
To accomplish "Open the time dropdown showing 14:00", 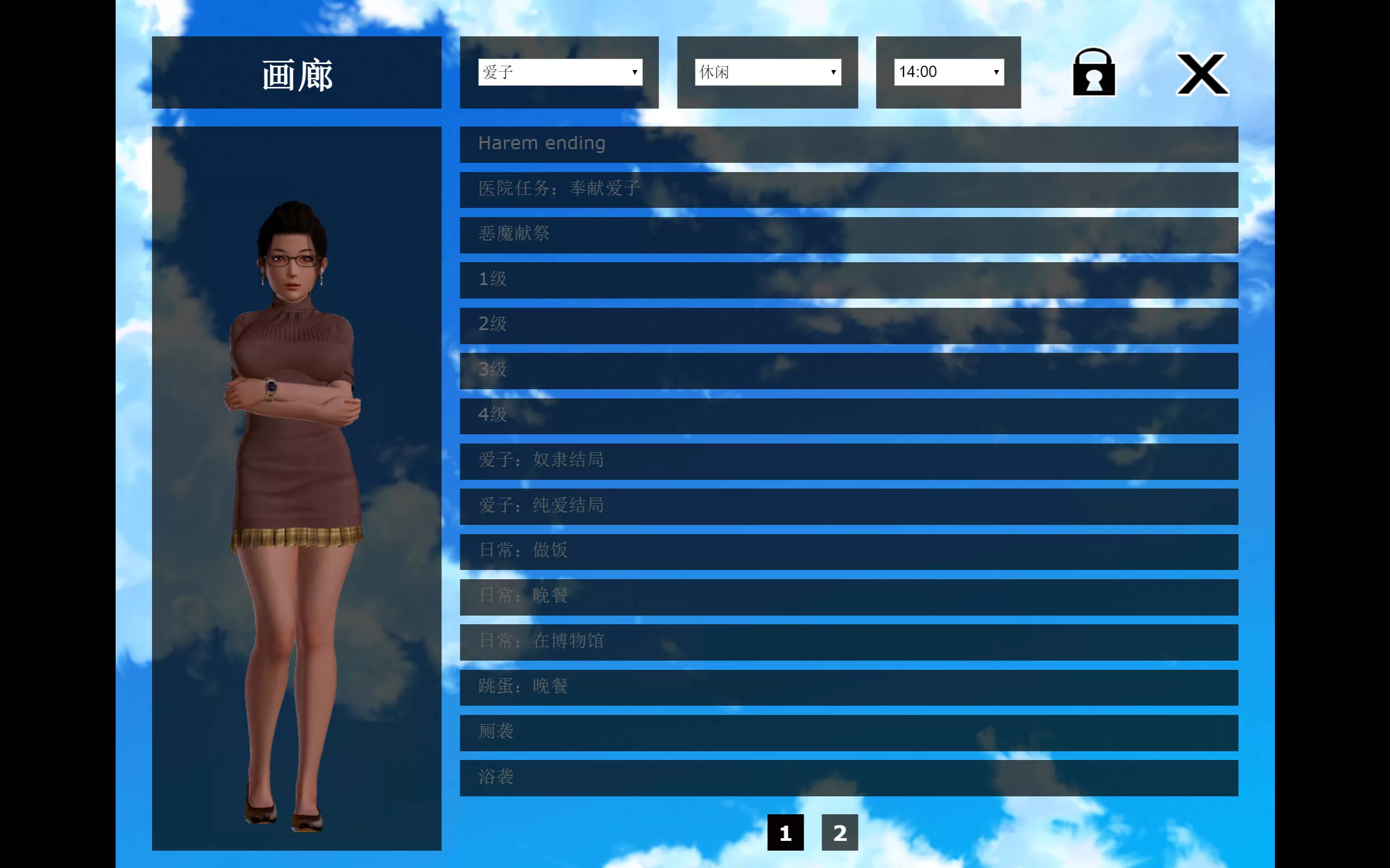I will tap(949, 72).
